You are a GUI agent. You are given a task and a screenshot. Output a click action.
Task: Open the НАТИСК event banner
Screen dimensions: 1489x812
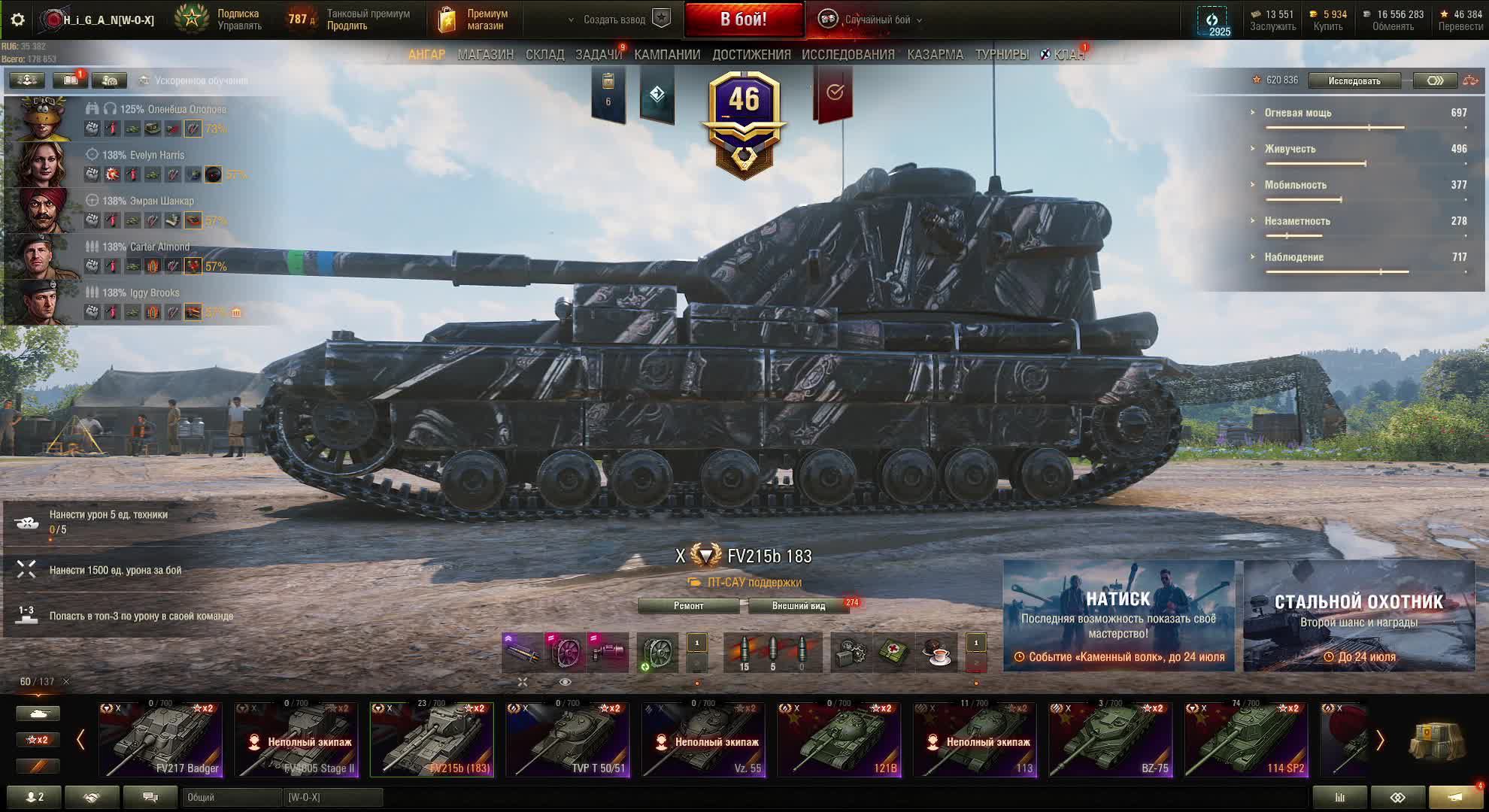(1118, 616)
